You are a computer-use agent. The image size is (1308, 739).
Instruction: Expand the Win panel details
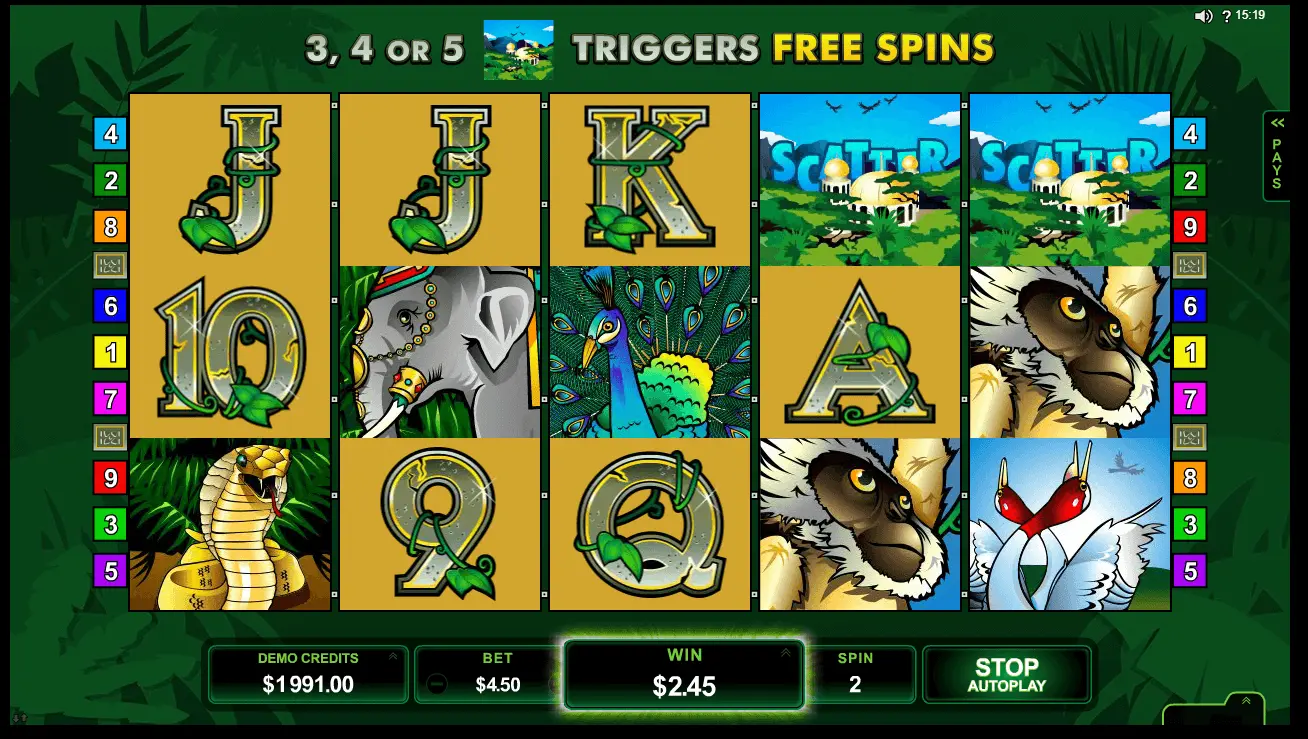click(x=785, y=653)
